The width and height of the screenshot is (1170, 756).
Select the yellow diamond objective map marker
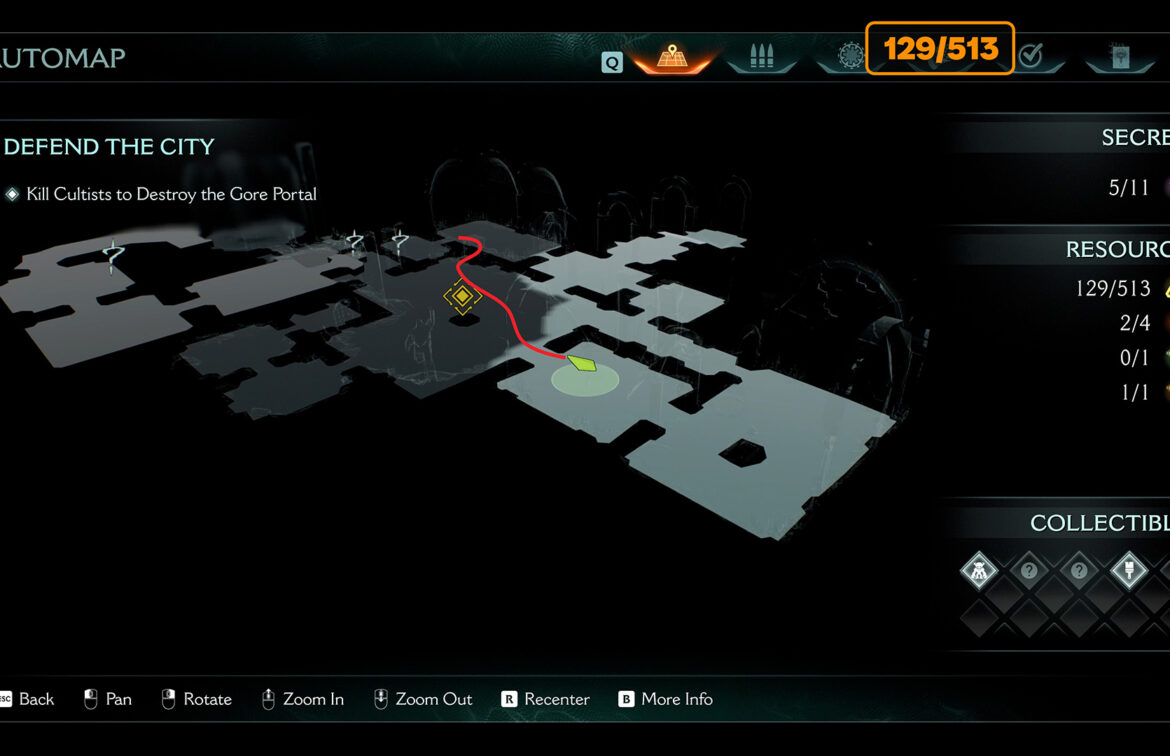(x=462, y=296)
